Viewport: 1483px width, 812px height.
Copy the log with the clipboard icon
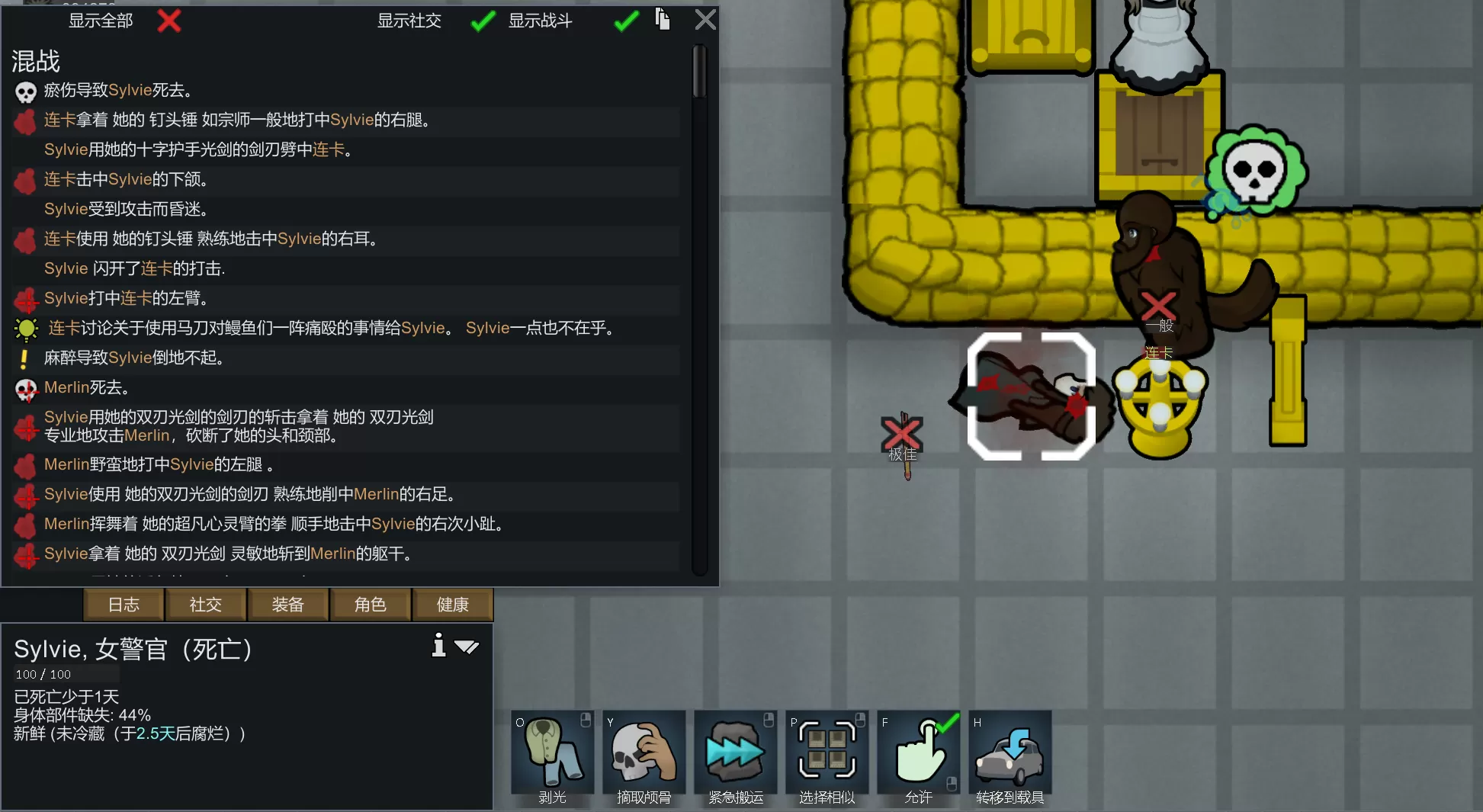point(663,20)
